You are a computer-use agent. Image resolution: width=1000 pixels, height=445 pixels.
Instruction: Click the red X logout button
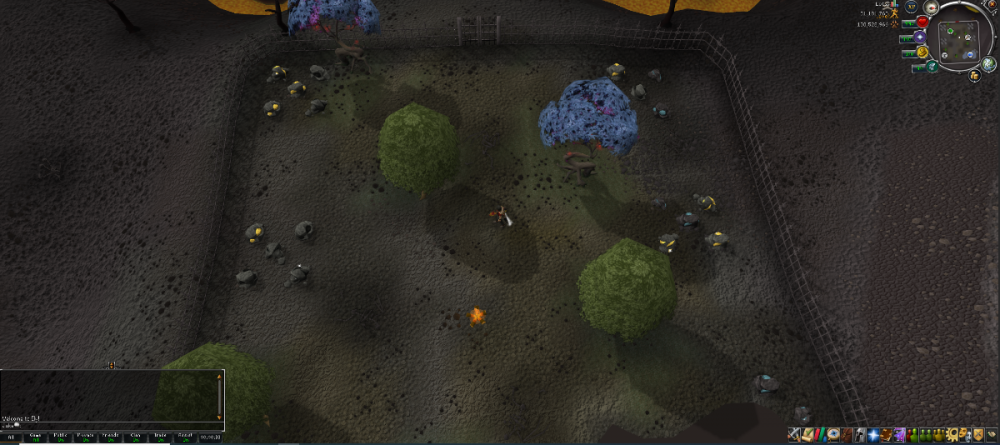click(992, 4)
